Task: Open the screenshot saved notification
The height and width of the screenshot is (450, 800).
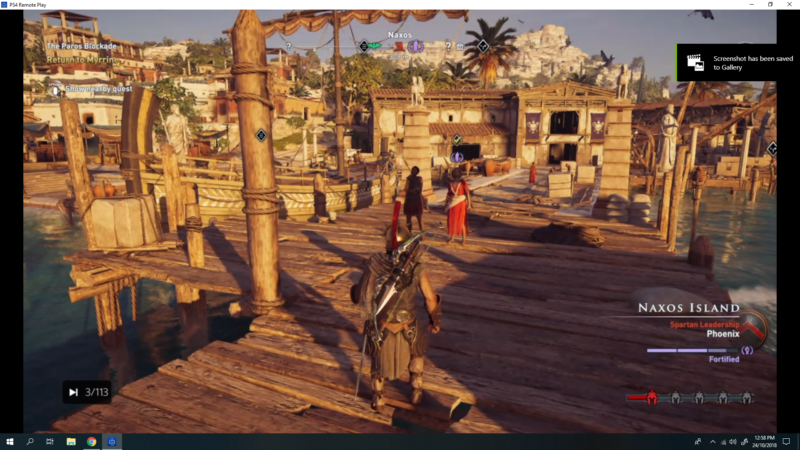Action: 737,62
